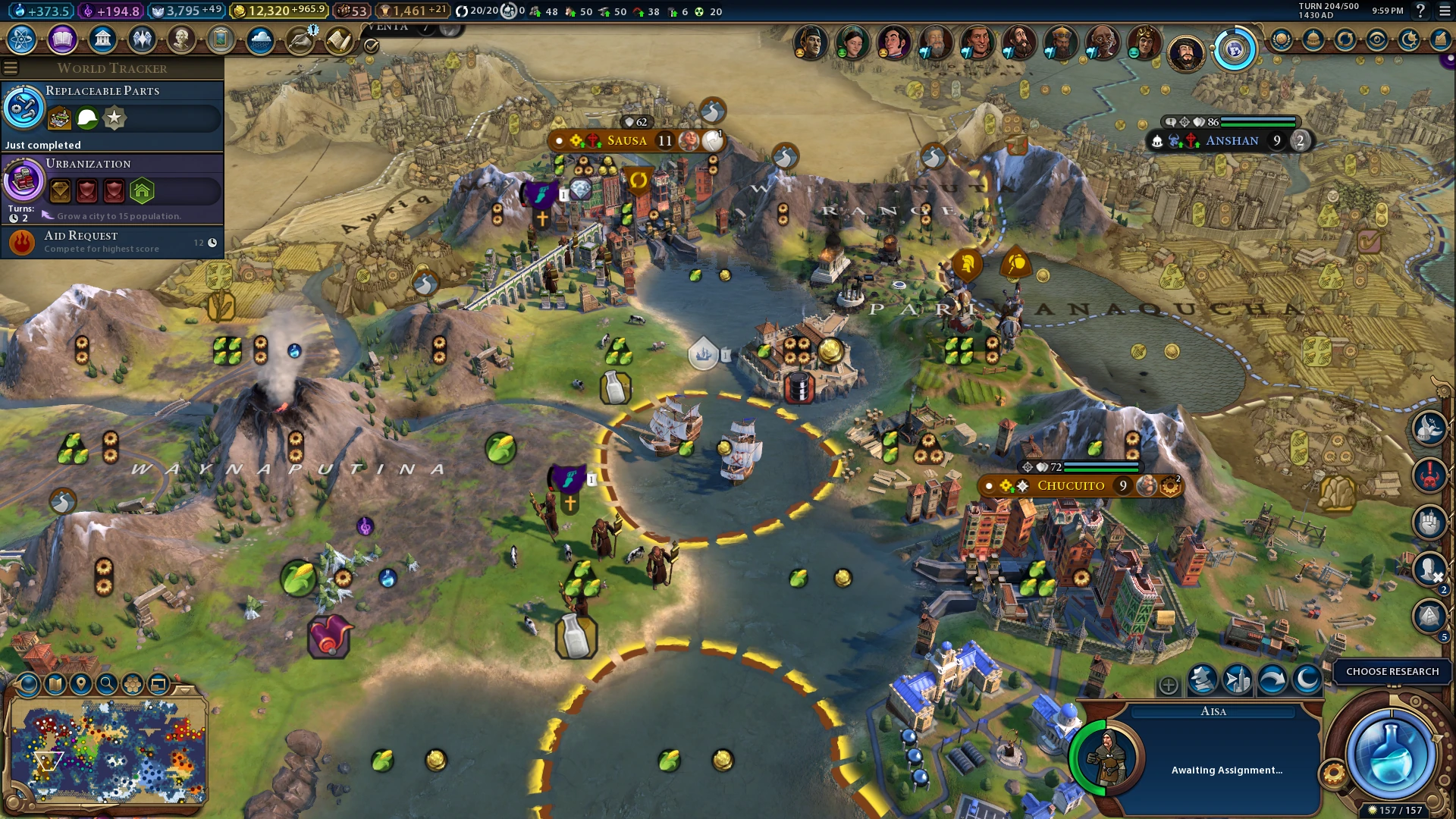Toggle the hex grid overlay
This screenshot has height=819, width=1456.
[x=131, y=683]
